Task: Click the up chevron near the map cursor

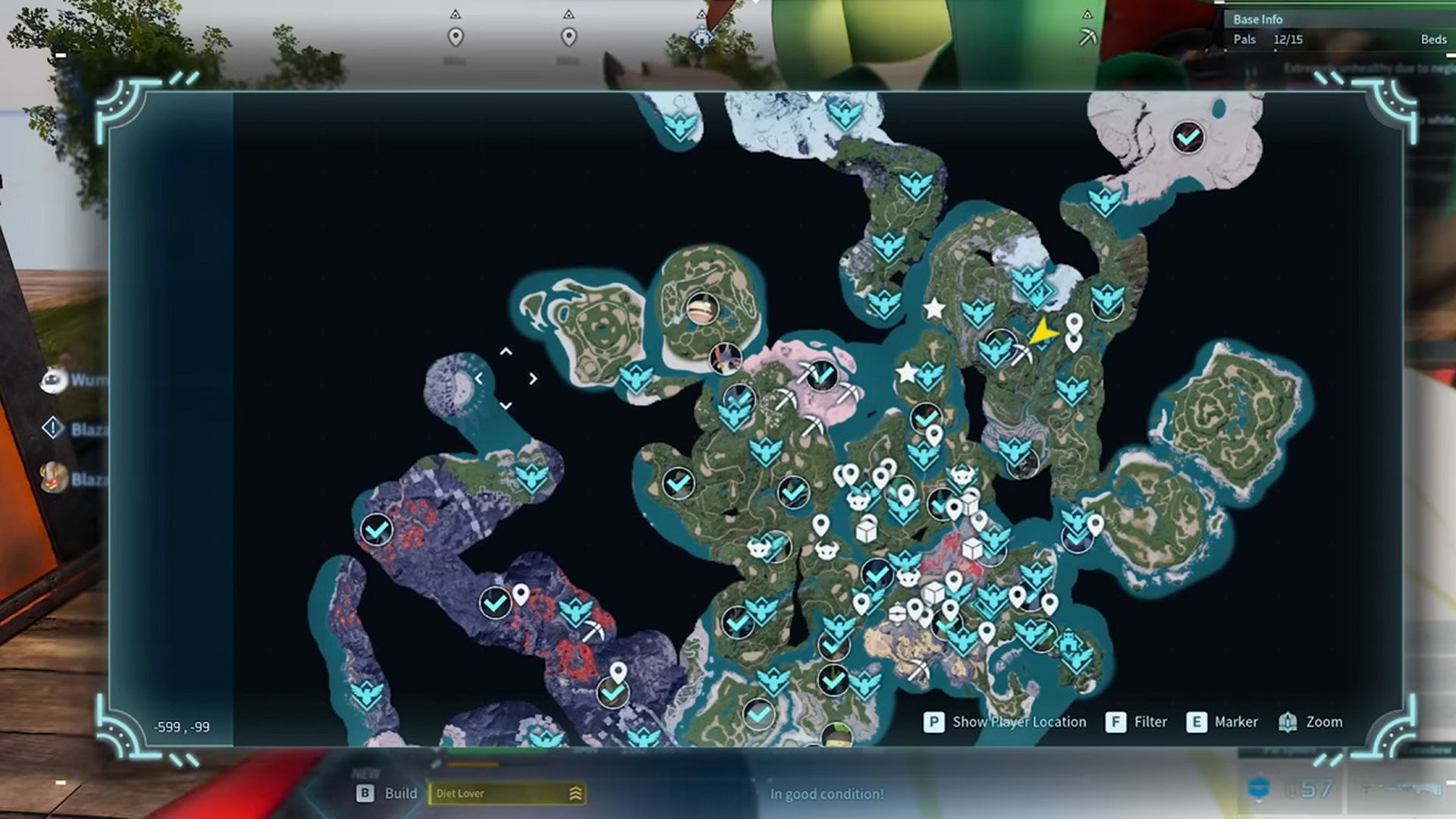Action: point(506,351)
